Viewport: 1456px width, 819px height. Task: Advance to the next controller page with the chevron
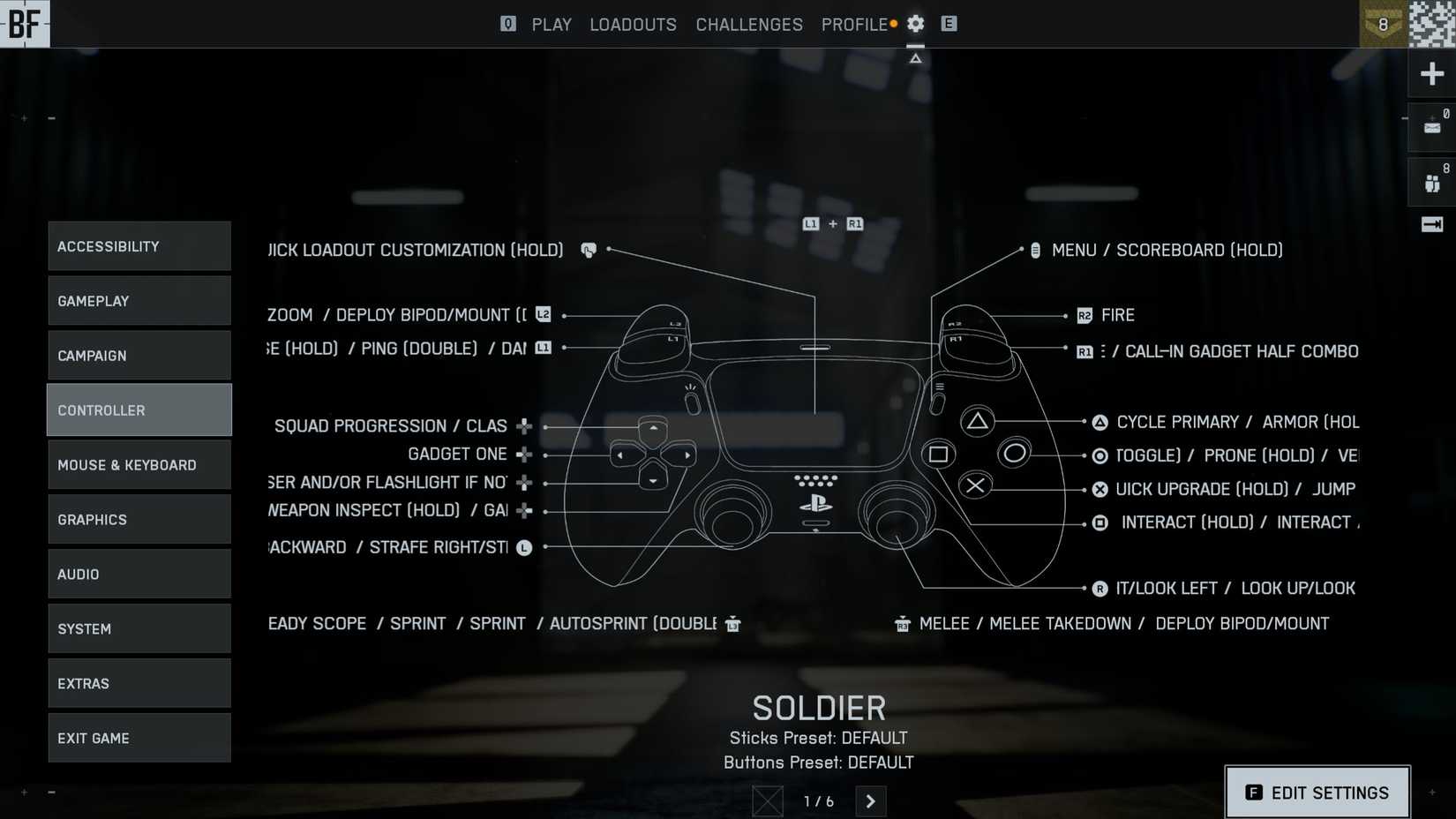point(871,801)
